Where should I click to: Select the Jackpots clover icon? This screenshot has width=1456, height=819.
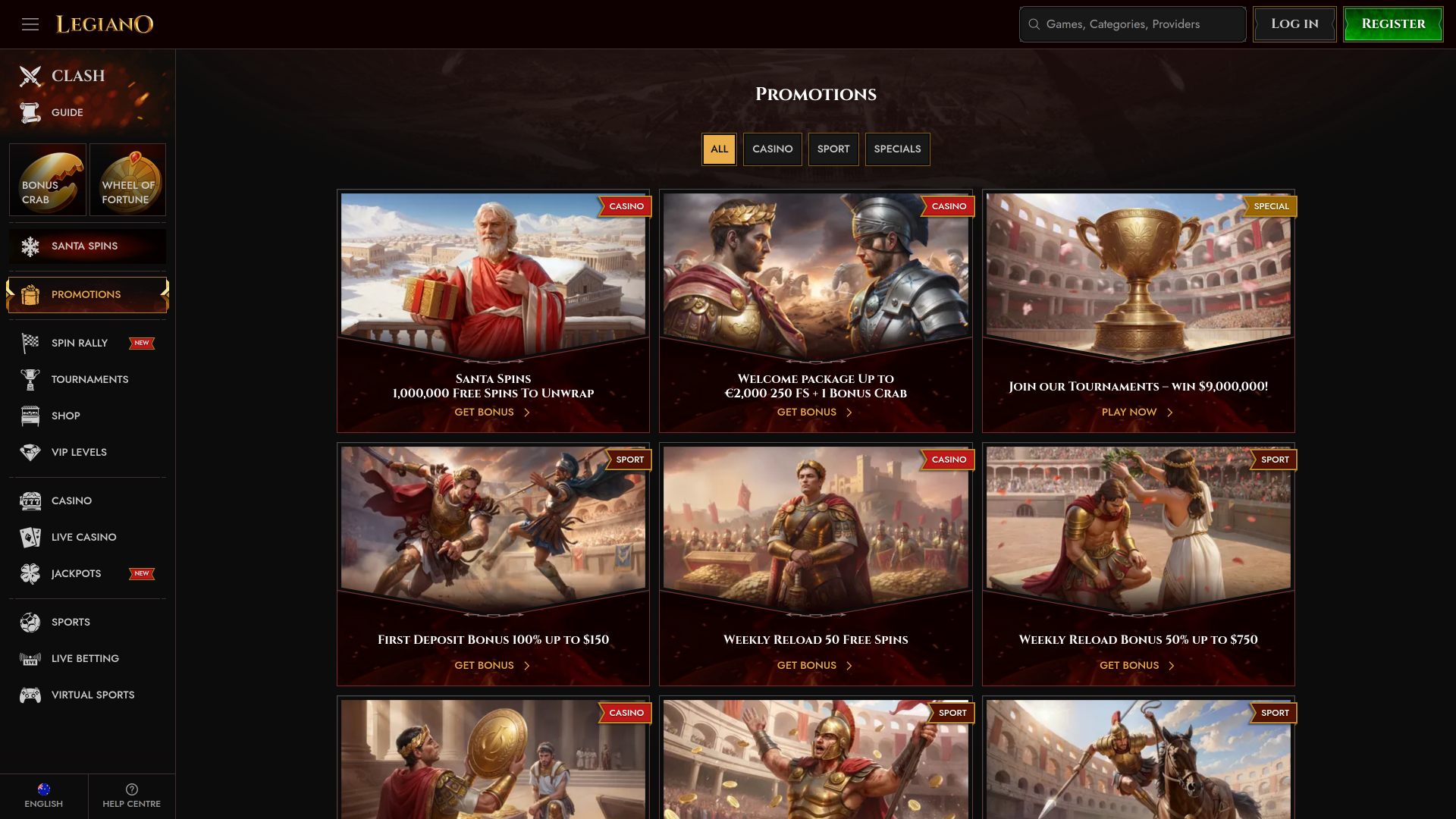(29, 573)
